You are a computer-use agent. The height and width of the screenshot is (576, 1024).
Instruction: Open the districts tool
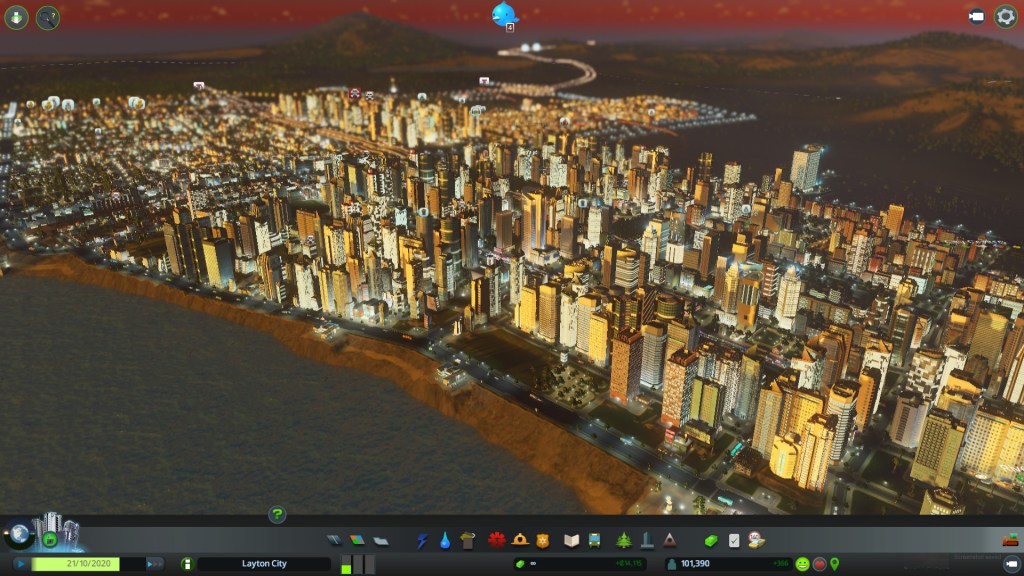(380, 541)
